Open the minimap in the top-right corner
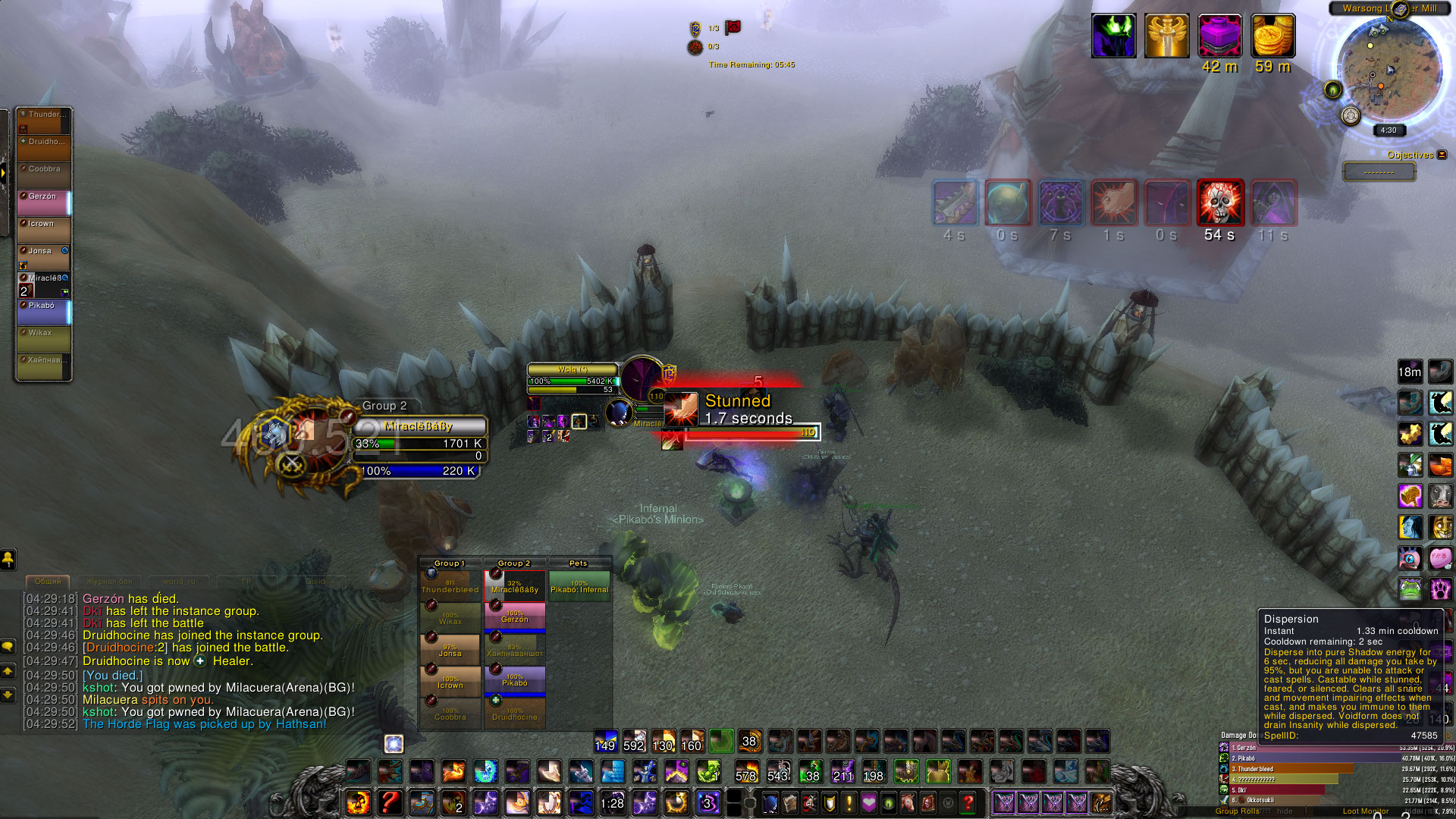Screen dimensions: 1456x819 point(1389,70)
